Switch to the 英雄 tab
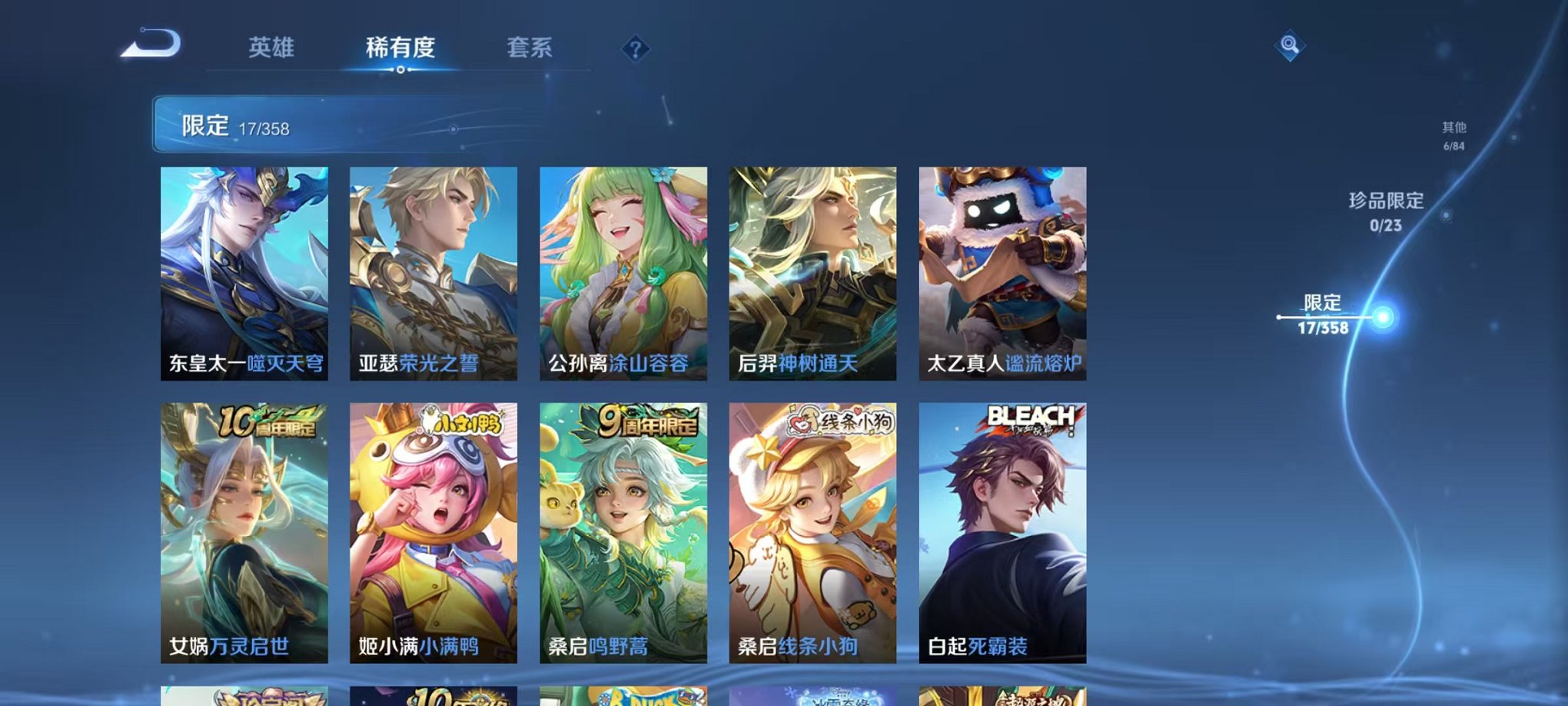 (273, 48)
